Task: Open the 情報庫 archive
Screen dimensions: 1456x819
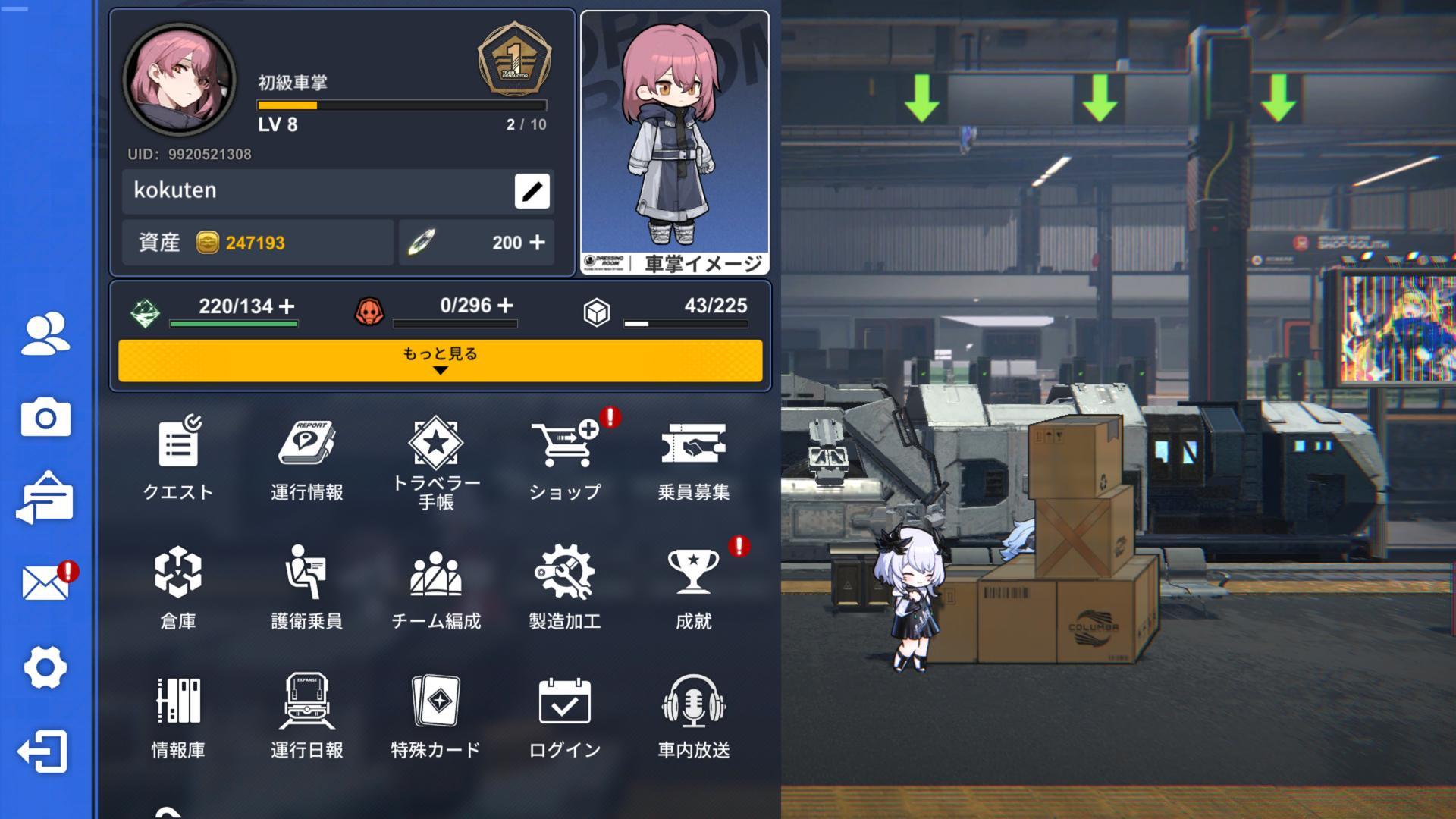Action: point(178,715)
